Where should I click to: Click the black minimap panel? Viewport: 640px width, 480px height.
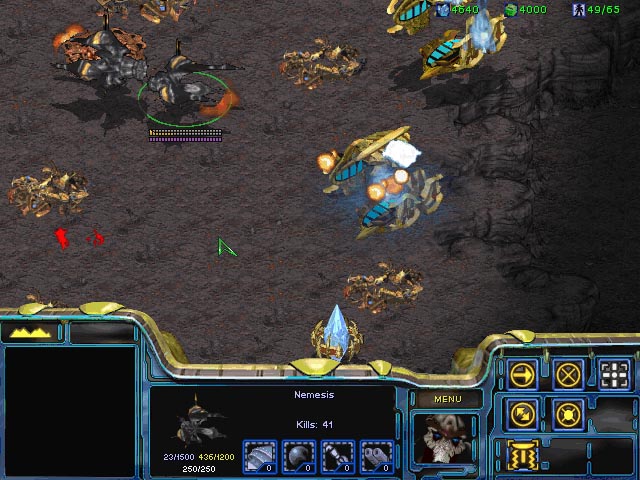pyautogui.click(x=70, y=410)
